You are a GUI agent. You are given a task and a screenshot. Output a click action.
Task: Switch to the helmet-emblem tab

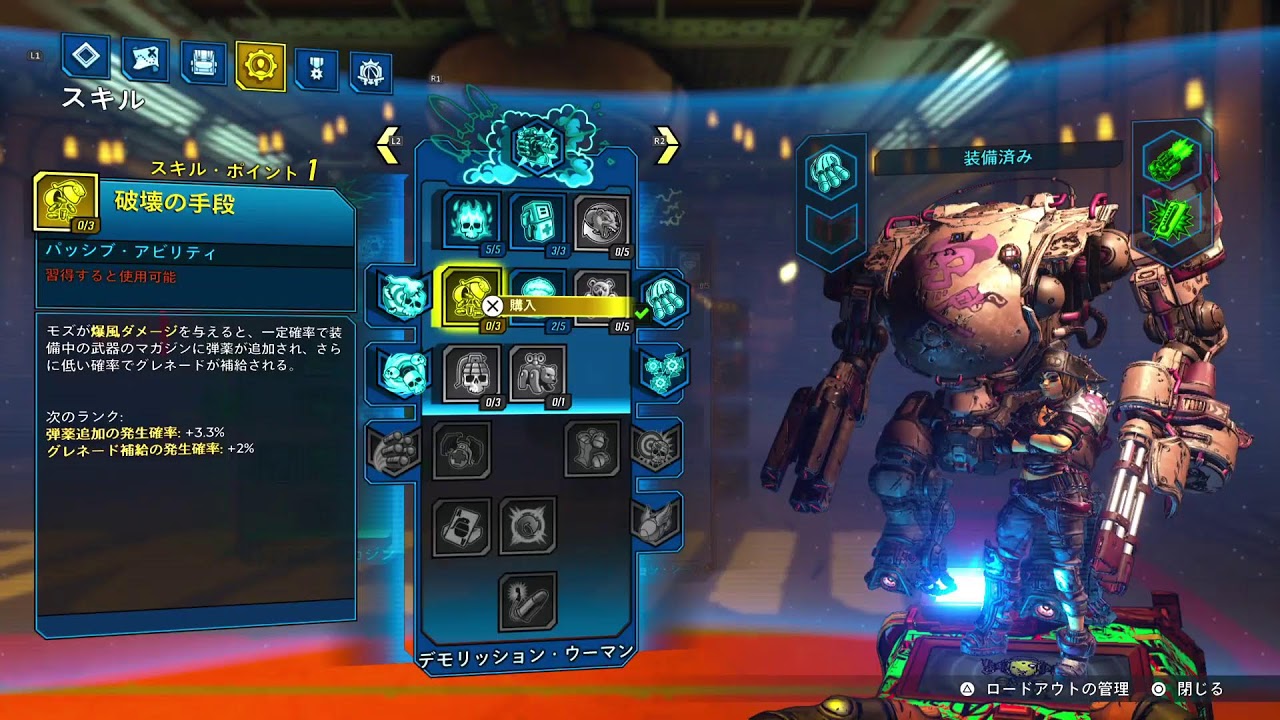click(x=370, y=73)
